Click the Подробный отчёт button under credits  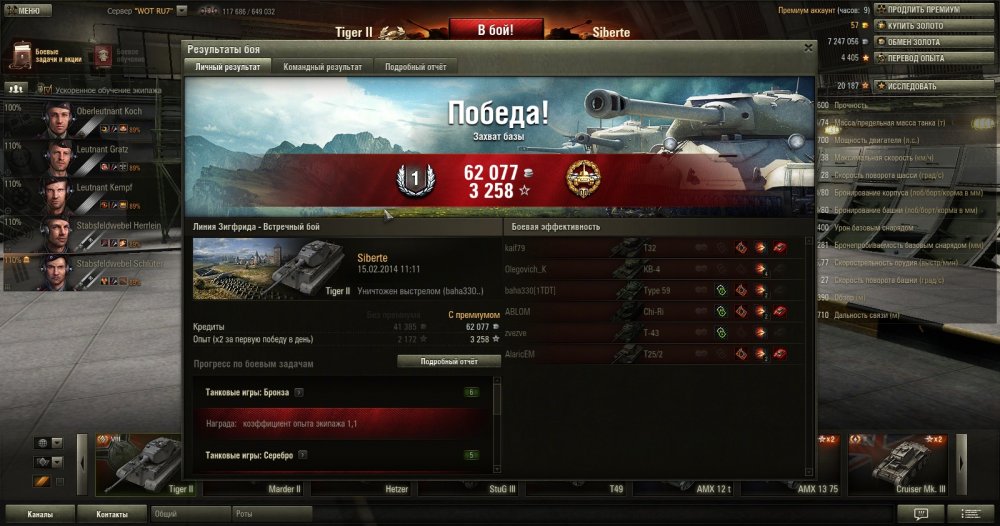pos(449,361)
